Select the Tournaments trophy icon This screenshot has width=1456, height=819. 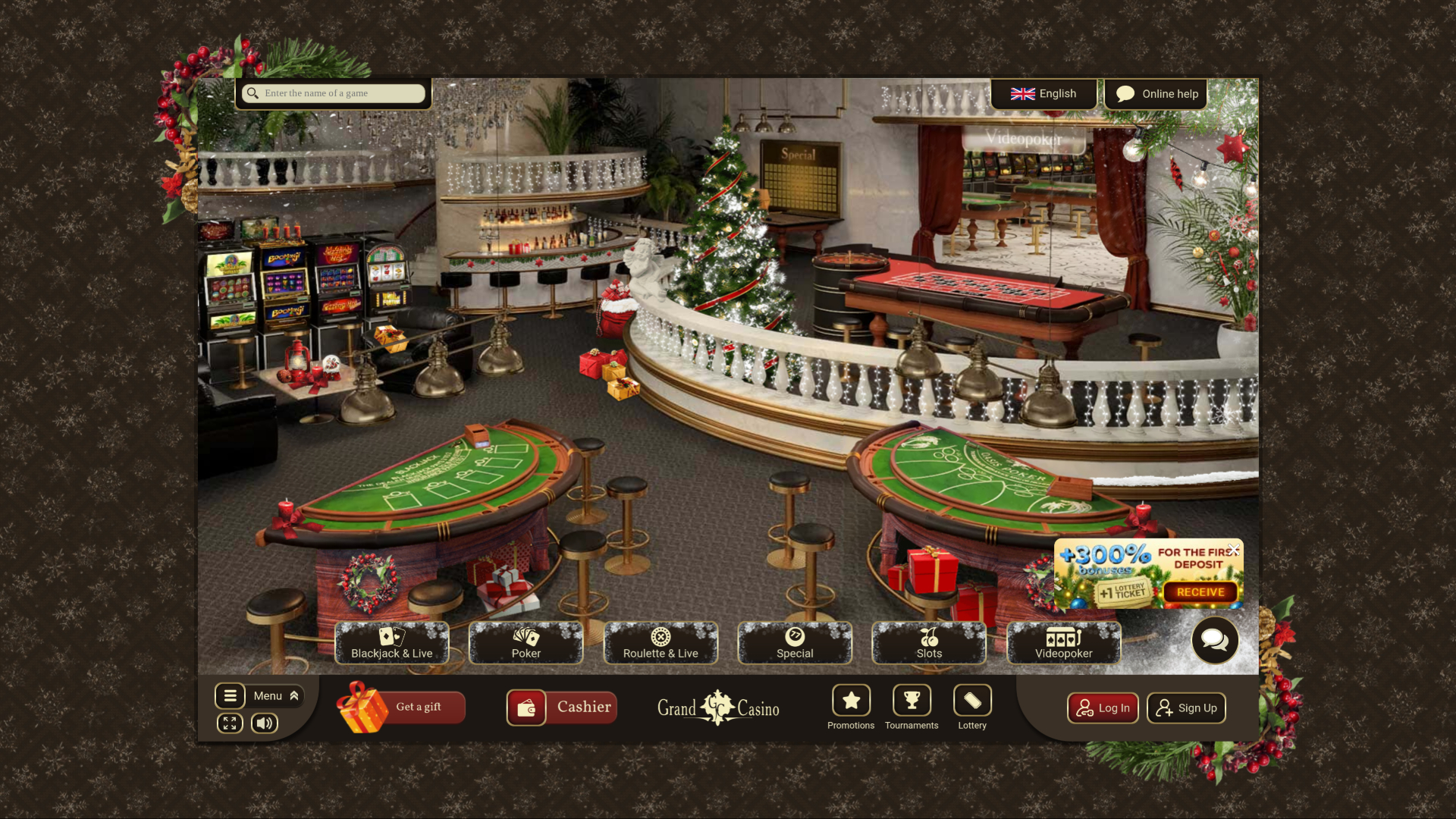912,700
